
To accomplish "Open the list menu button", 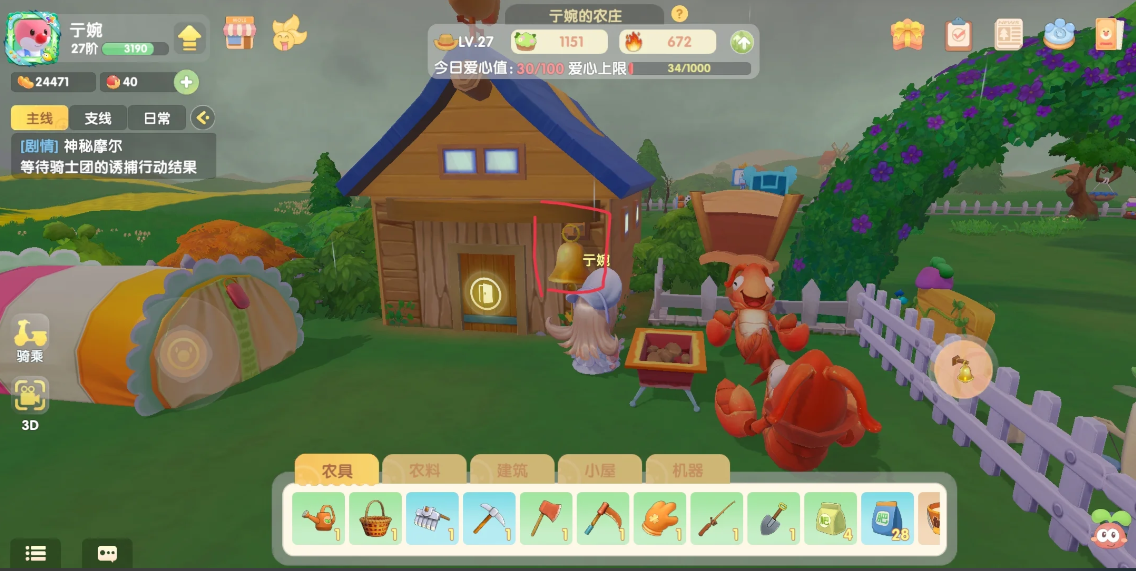I will point(36,553).
